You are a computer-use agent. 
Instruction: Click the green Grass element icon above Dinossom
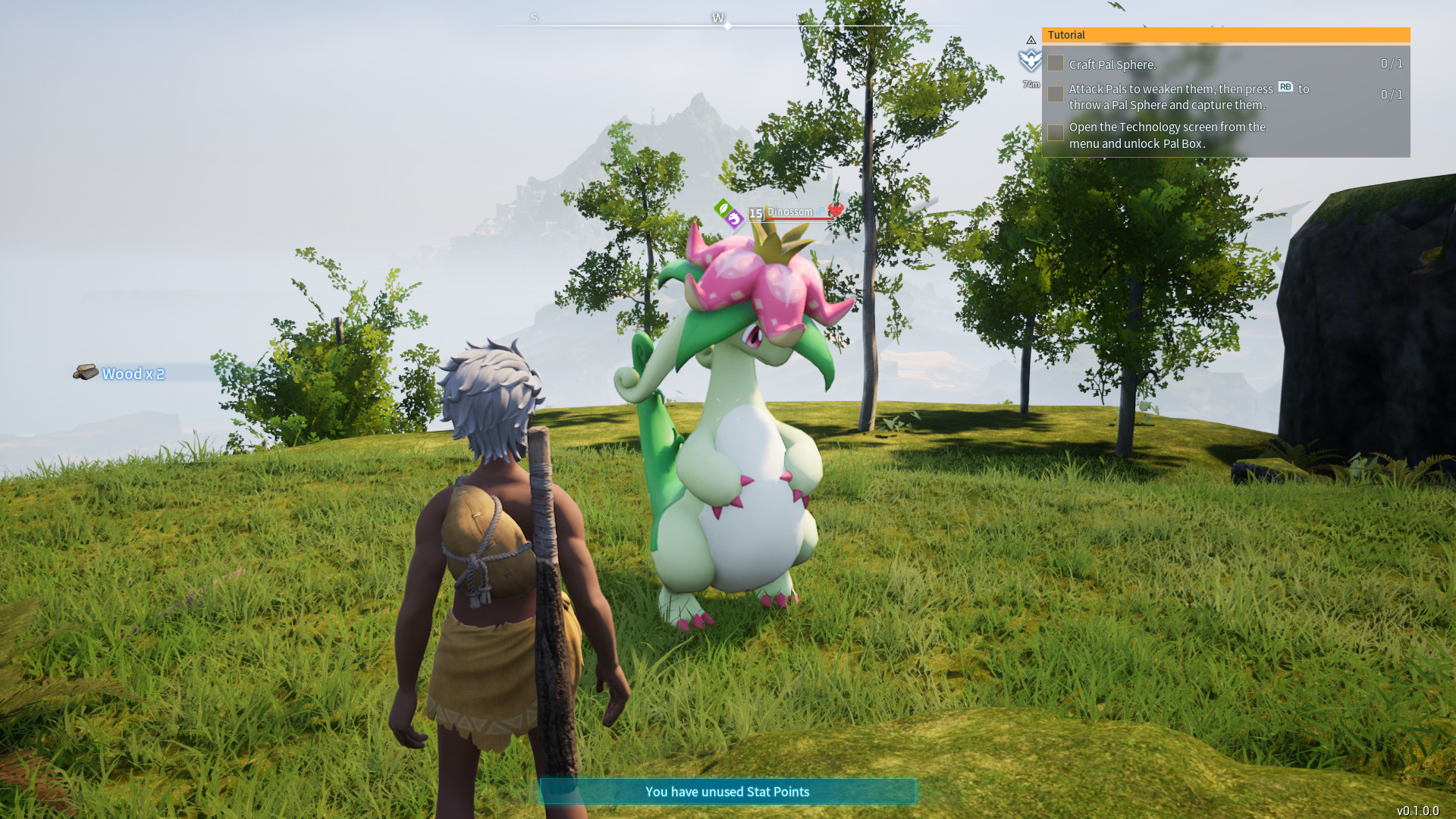(x=723, y=209)
